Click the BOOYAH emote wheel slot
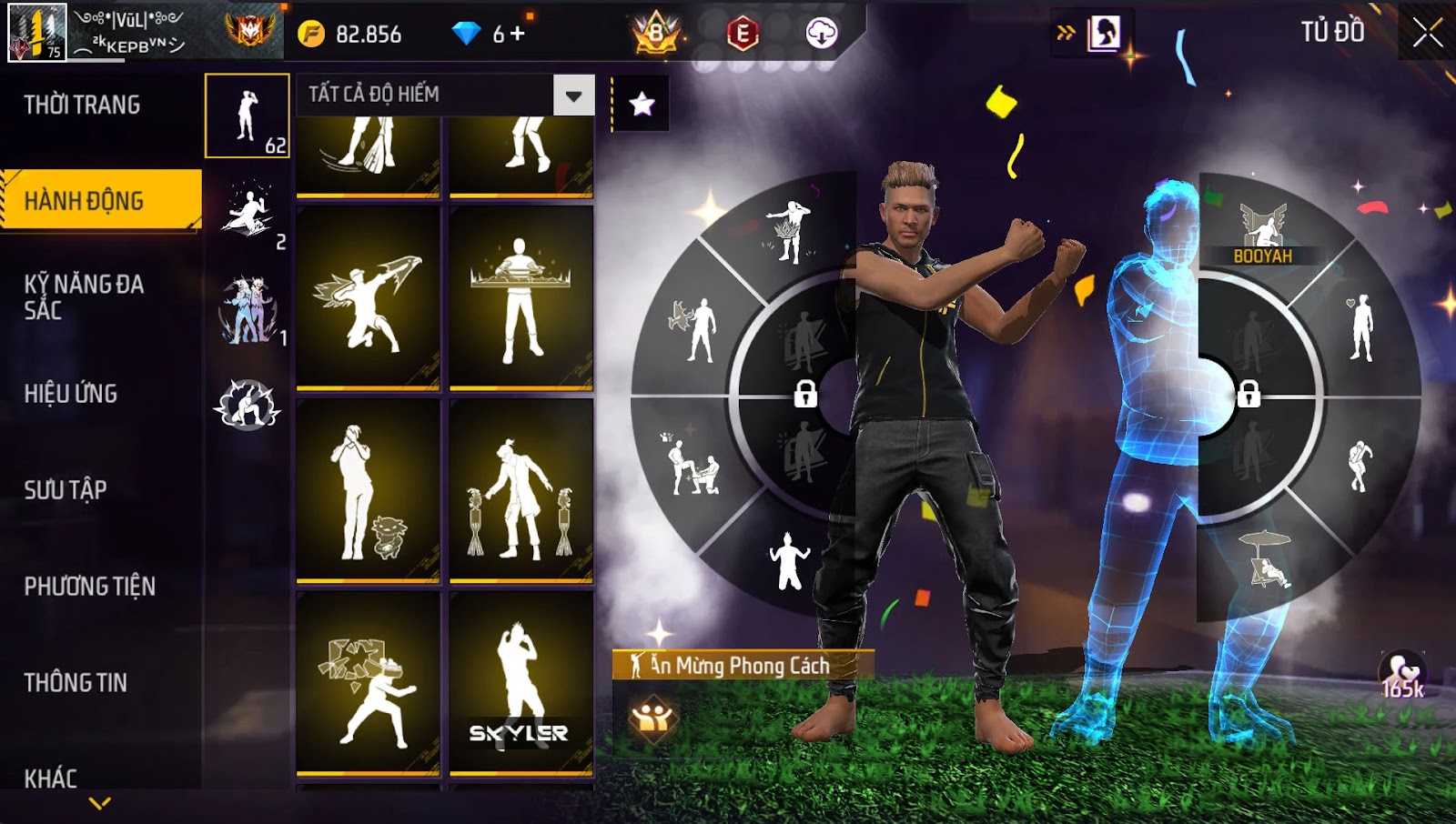This screenshot has height=824, width=1456. (x=1263, y=232)
